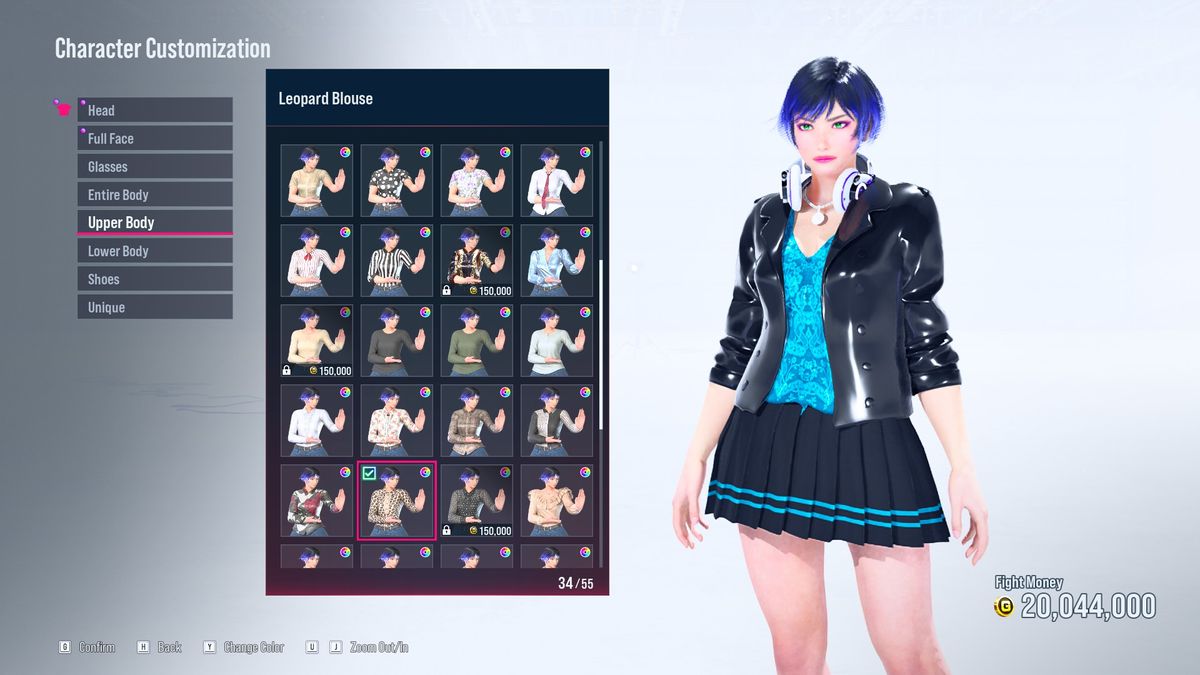The height and width of the screenshot is (675, 1200).
Task: Switch to Entire Body outfits
Action: pyautogui.click(x=155, y=194)
